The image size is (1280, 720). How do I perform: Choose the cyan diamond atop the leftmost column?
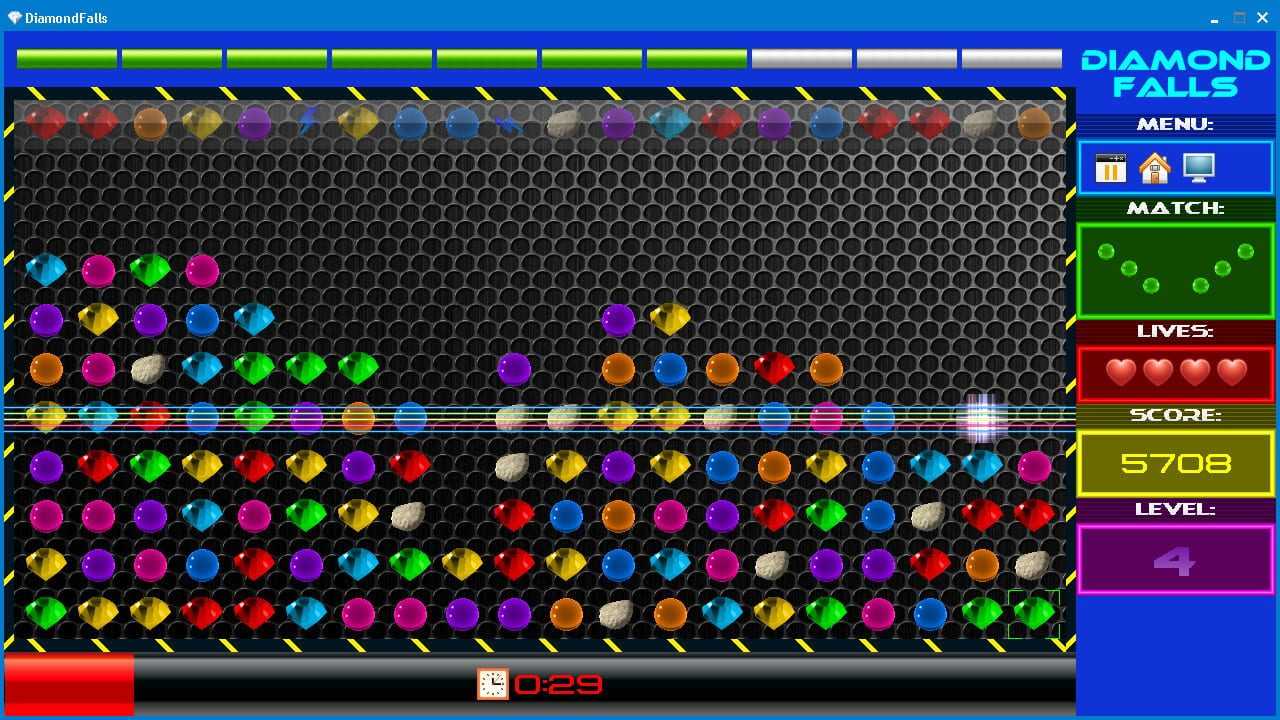pos(46,269)
